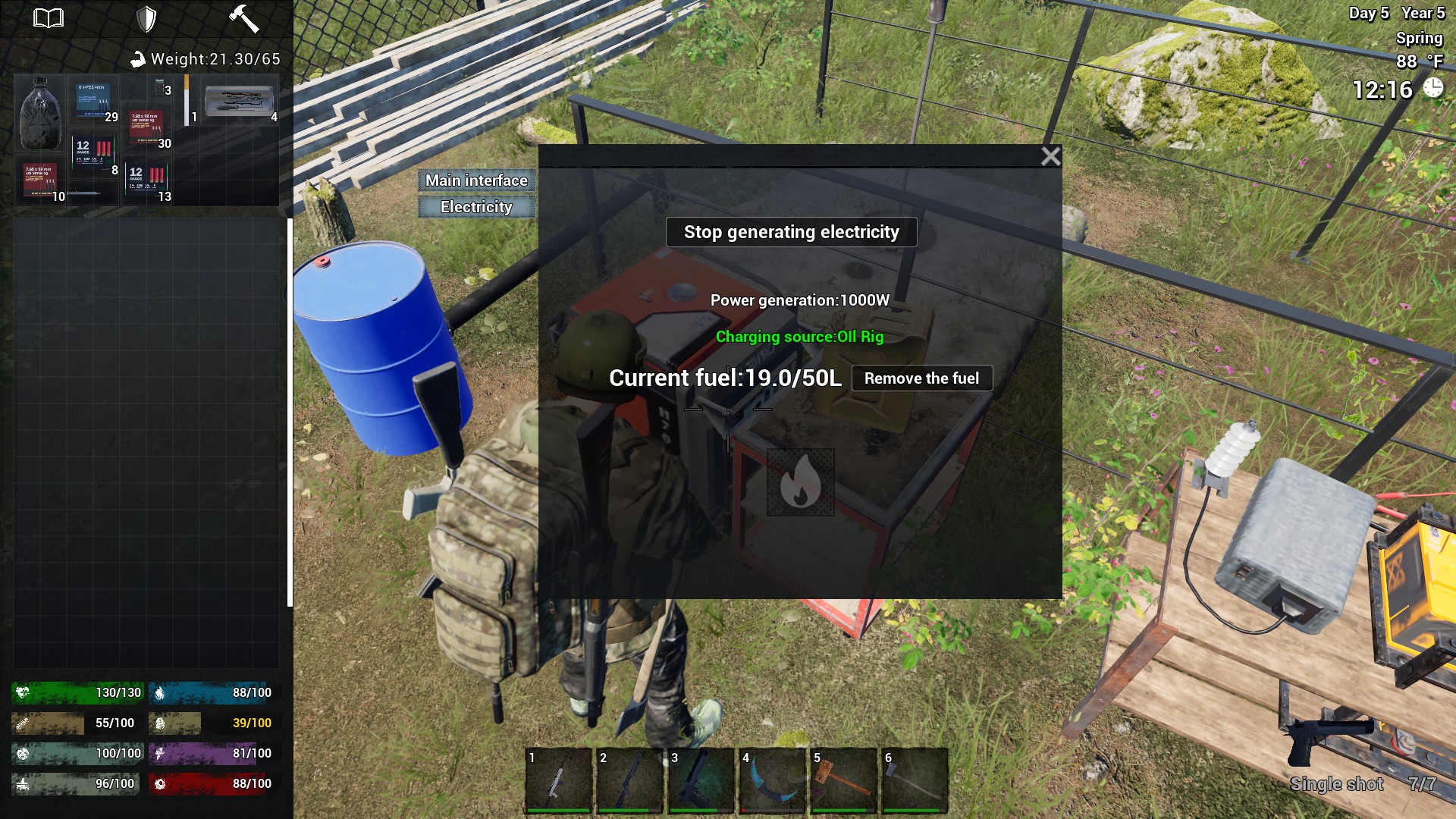Select the 12 gauge shell box with 13
Screen dimensions: 1456x819
[x=147, y=182]
